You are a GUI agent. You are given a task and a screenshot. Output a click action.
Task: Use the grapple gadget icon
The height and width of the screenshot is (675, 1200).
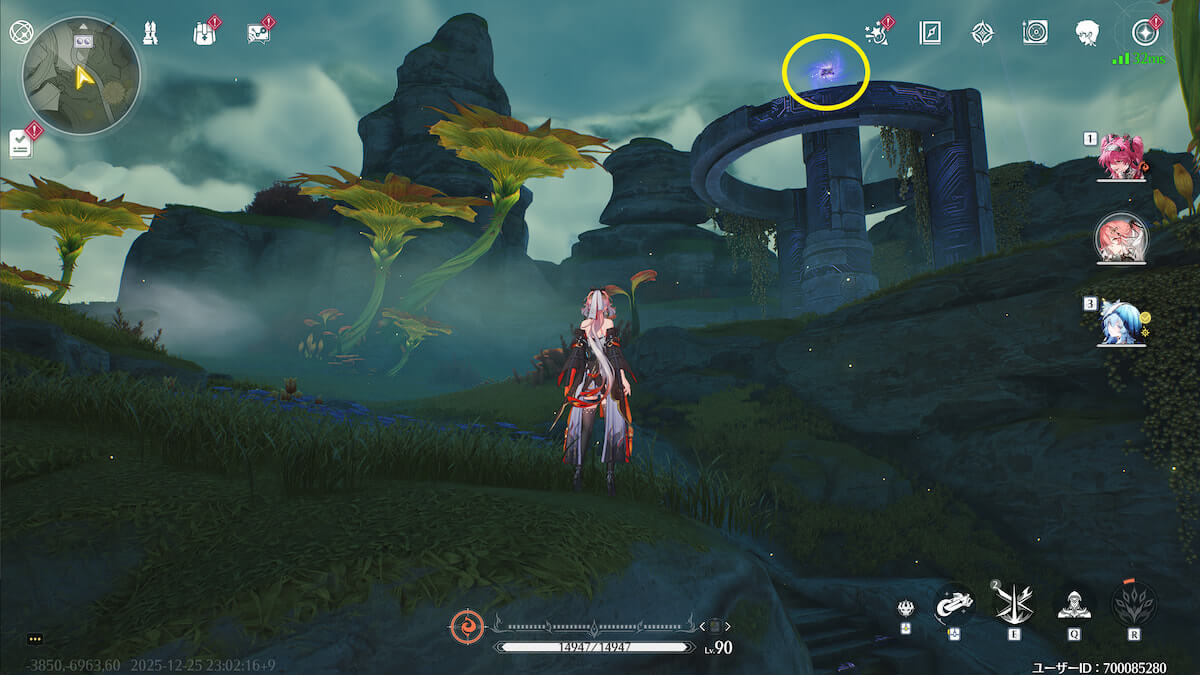coord(954,603)
